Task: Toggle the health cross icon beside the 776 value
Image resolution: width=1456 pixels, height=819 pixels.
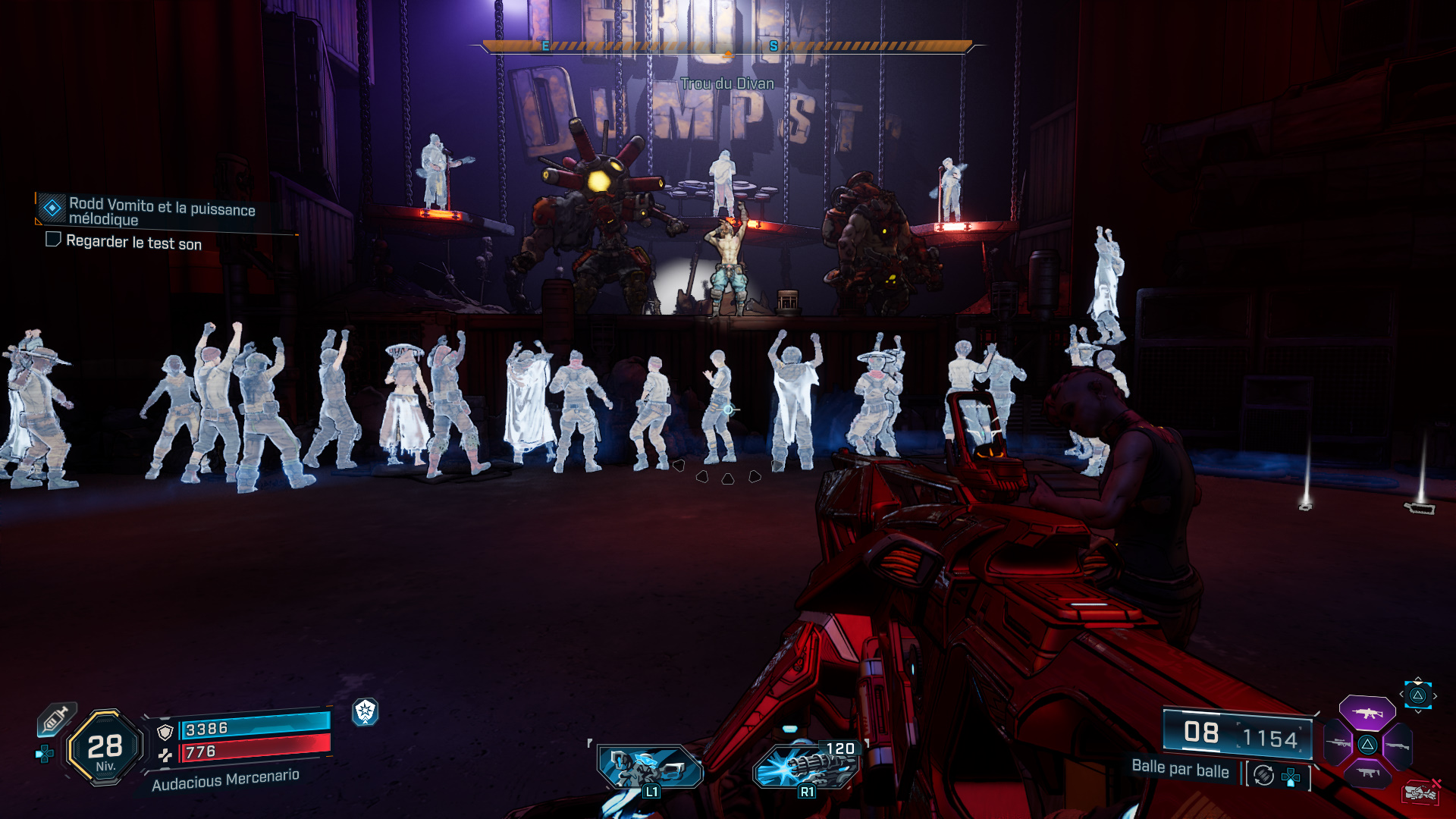Action: coord(166,756)
